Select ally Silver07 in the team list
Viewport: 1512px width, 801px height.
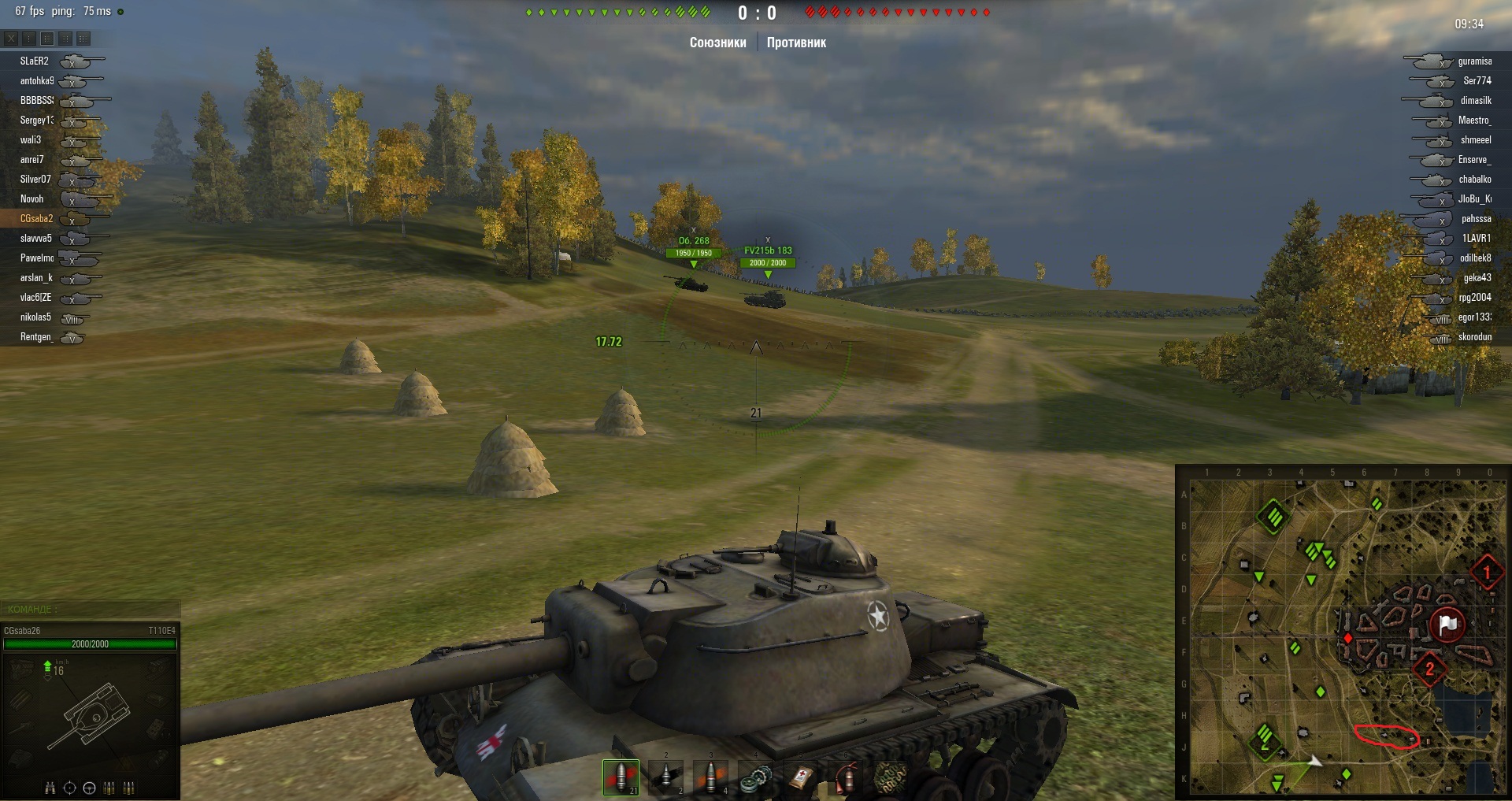[35, 179]
